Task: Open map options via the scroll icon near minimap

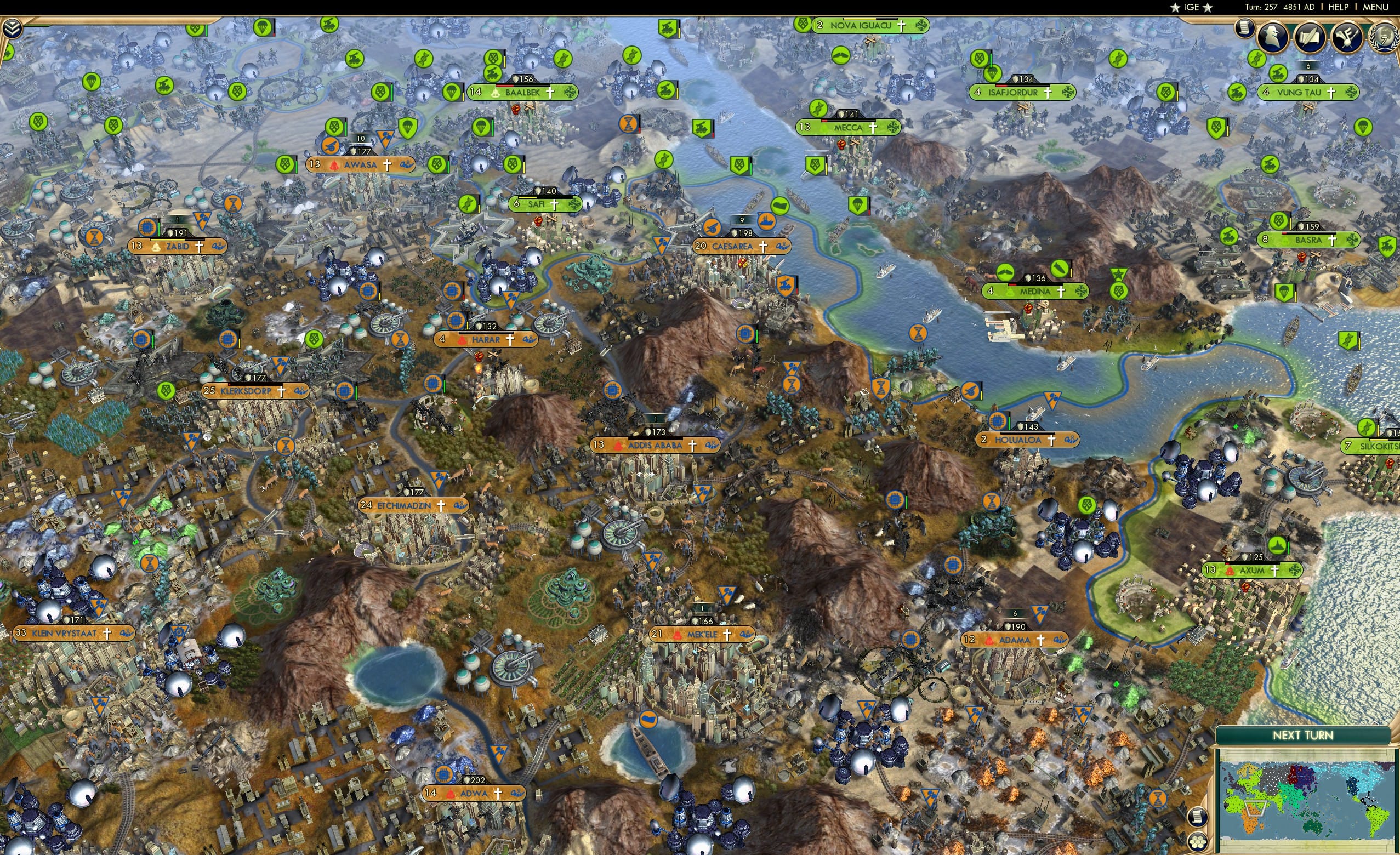Action: pos(1198,818)
